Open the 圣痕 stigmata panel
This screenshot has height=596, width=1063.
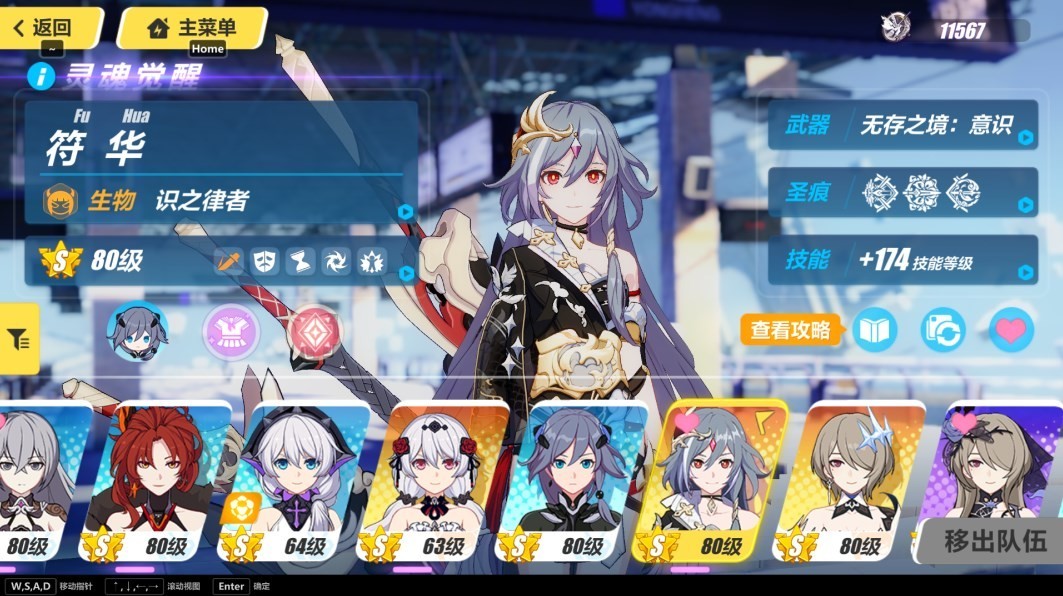pos(902,192)
